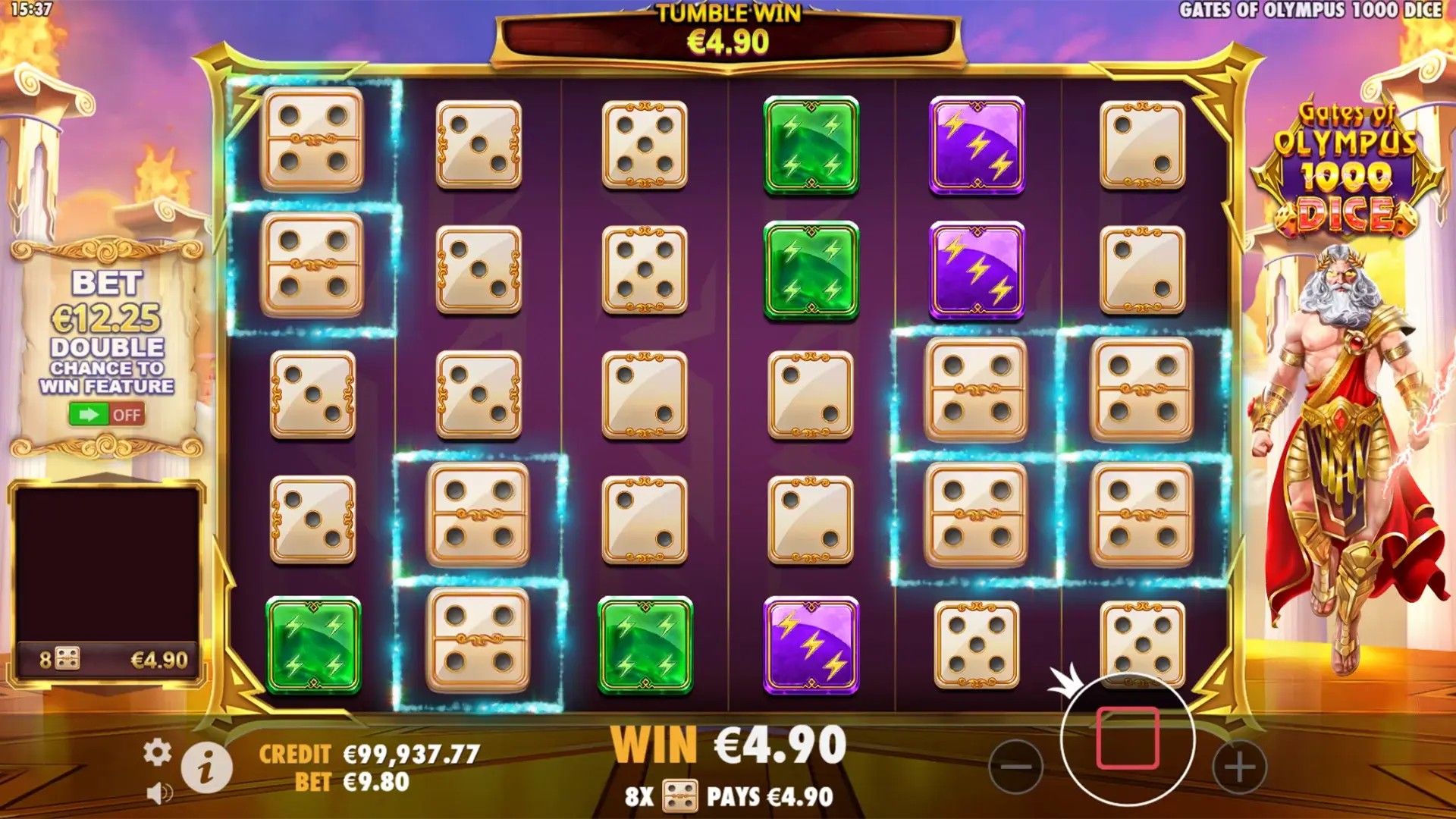Click the 8X PAYS €4.90 payout text

[x=730, y=796]
